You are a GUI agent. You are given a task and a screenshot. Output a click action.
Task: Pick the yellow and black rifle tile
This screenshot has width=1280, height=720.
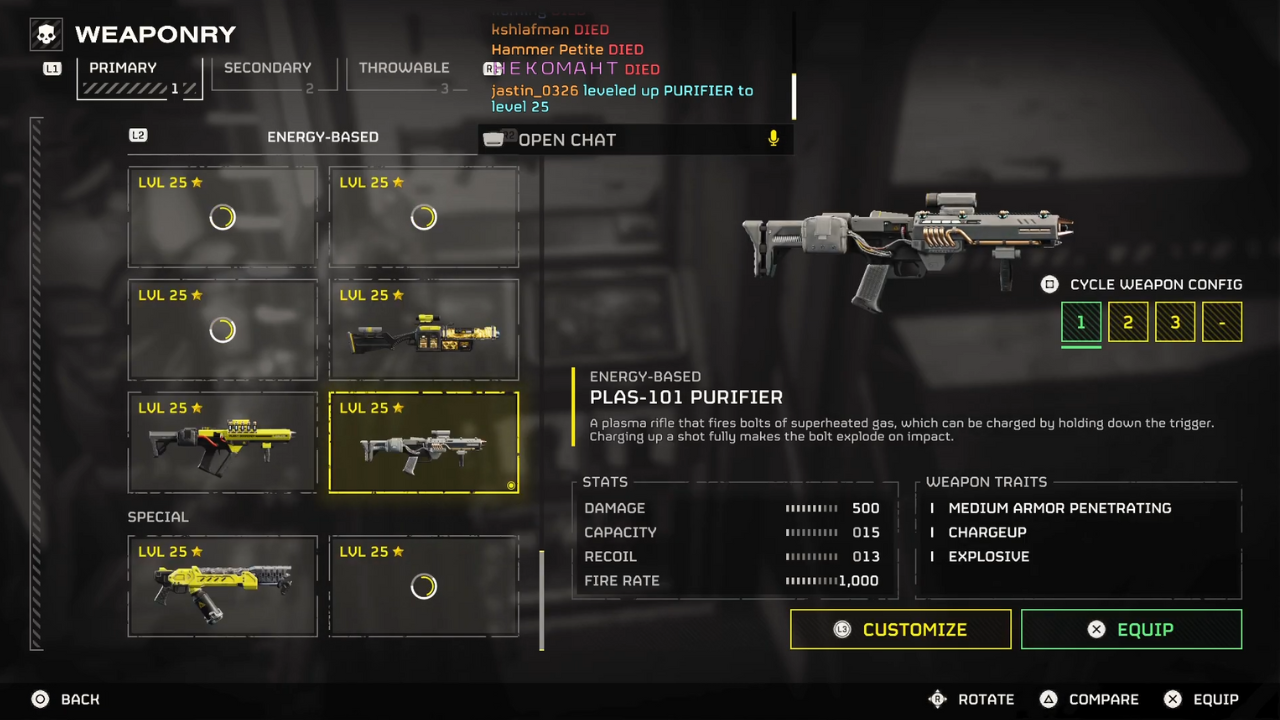[x=222, y=442]
